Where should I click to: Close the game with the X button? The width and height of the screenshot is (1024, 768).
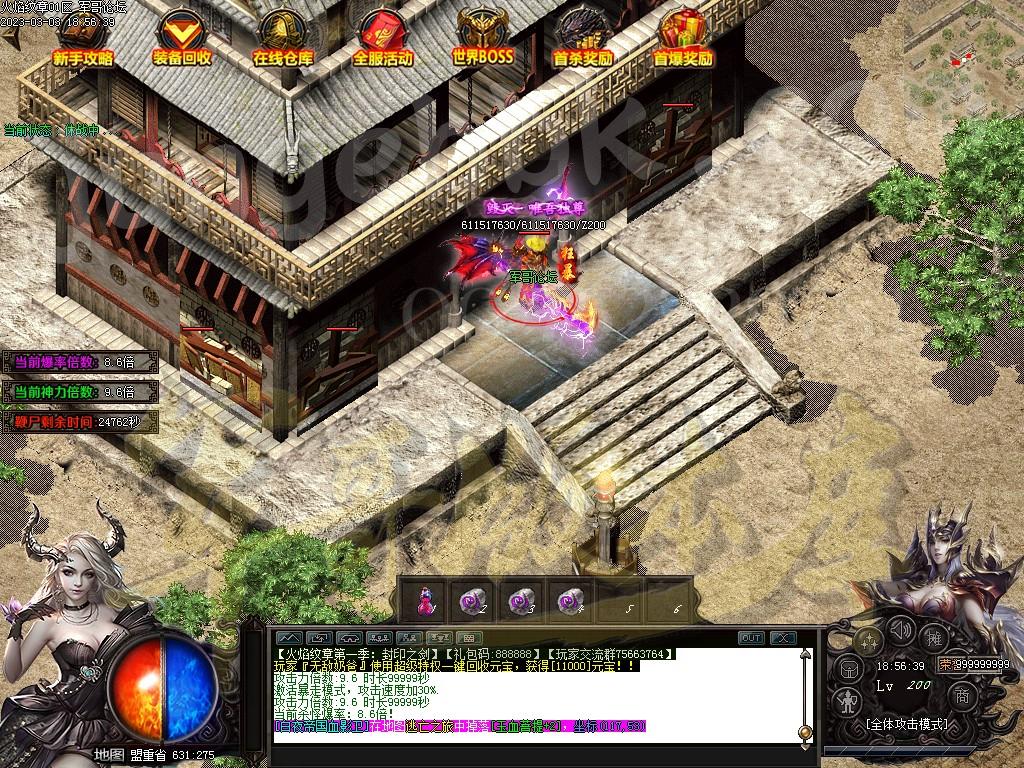tap(783, 638)
